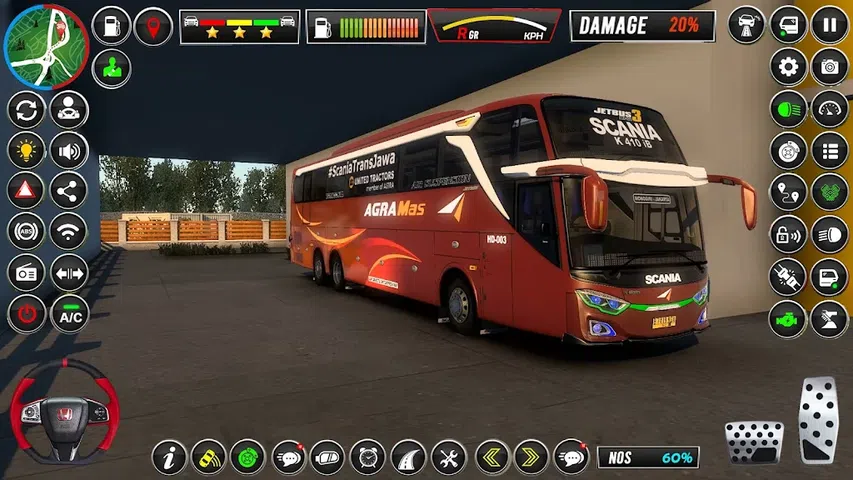Open the gear settings menu
The height and width of the screenshot is (480, 853).
[x=788, y=68]
